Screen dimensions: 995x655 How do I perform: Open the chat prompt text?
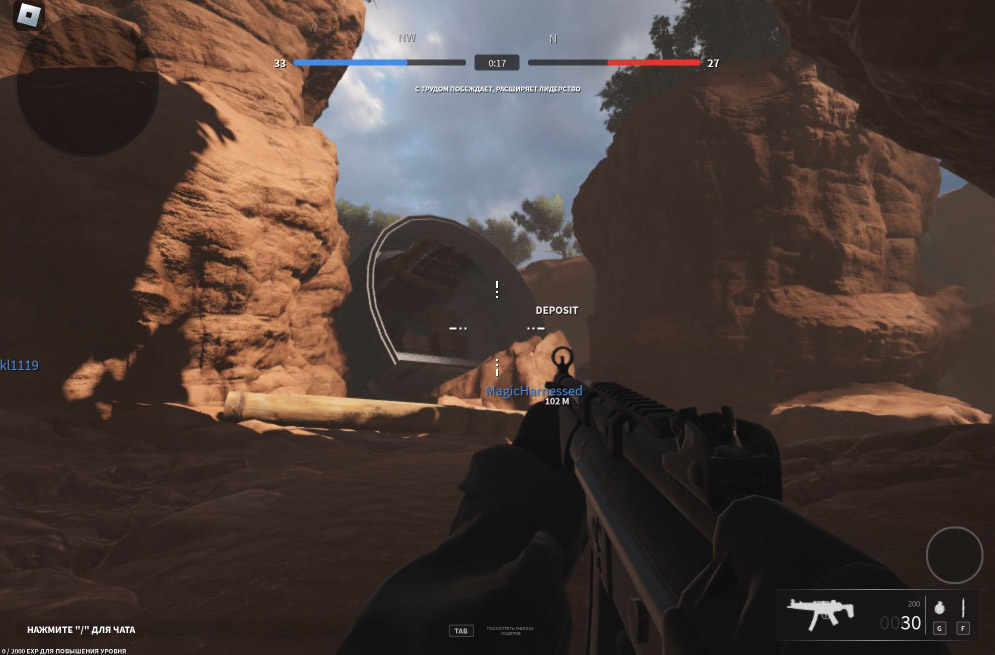(x=81, y=630)
